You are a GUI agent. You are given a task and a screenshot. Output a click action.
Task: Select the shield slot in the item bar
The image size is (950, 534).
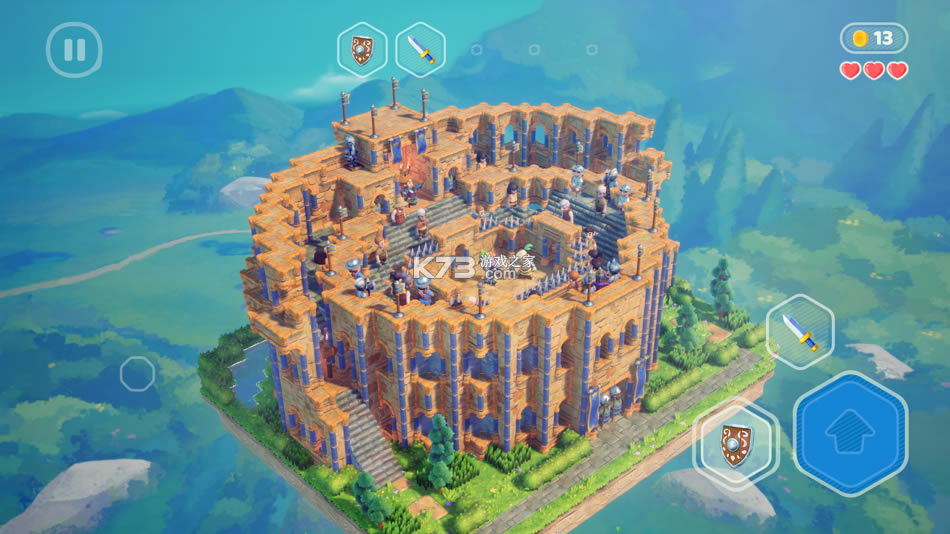[x=362, y=49]
